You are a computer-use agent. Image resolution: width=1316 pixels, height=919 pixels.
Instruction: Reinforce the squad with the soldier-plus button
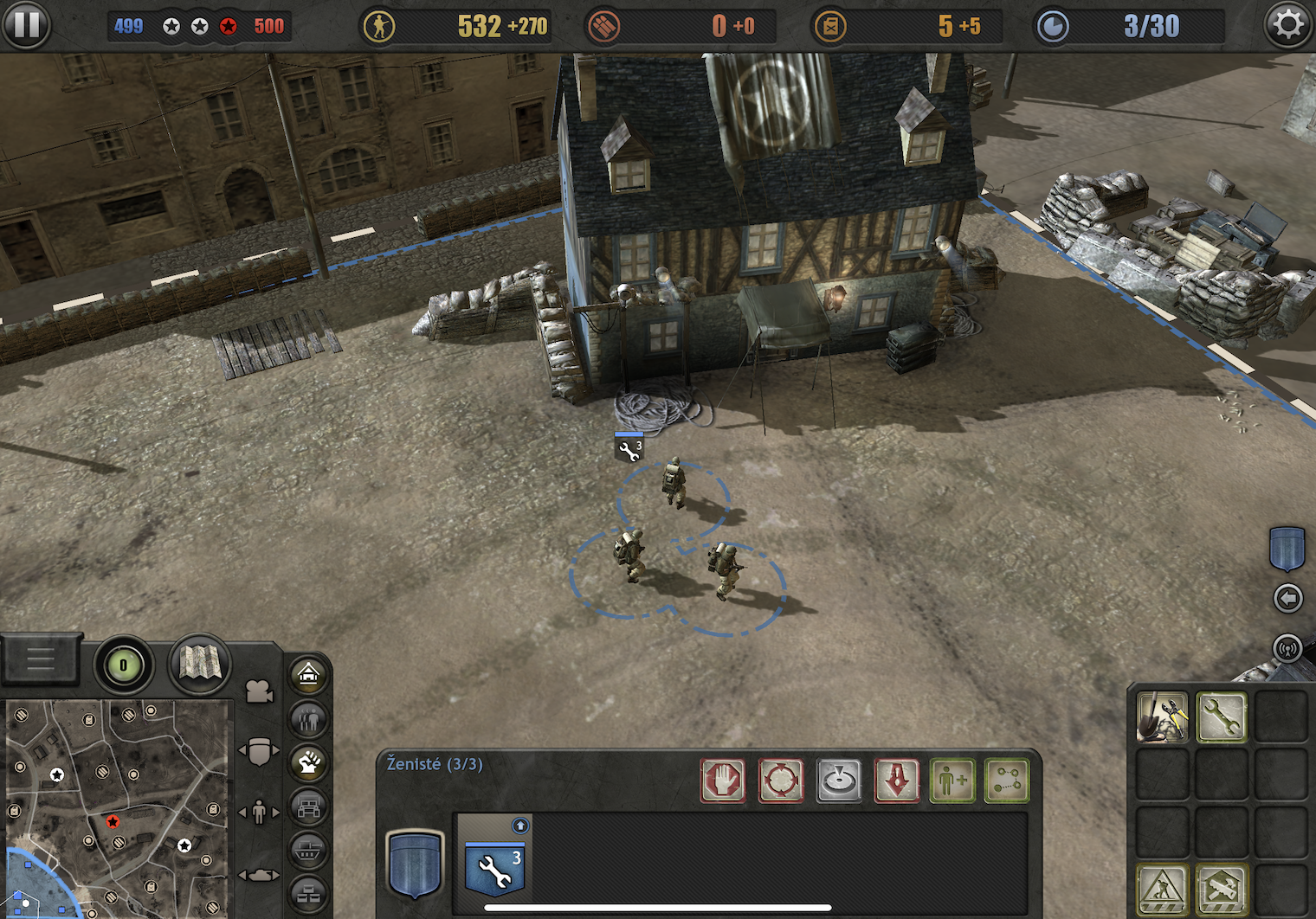pyautogui.click(x=952, y=781)
